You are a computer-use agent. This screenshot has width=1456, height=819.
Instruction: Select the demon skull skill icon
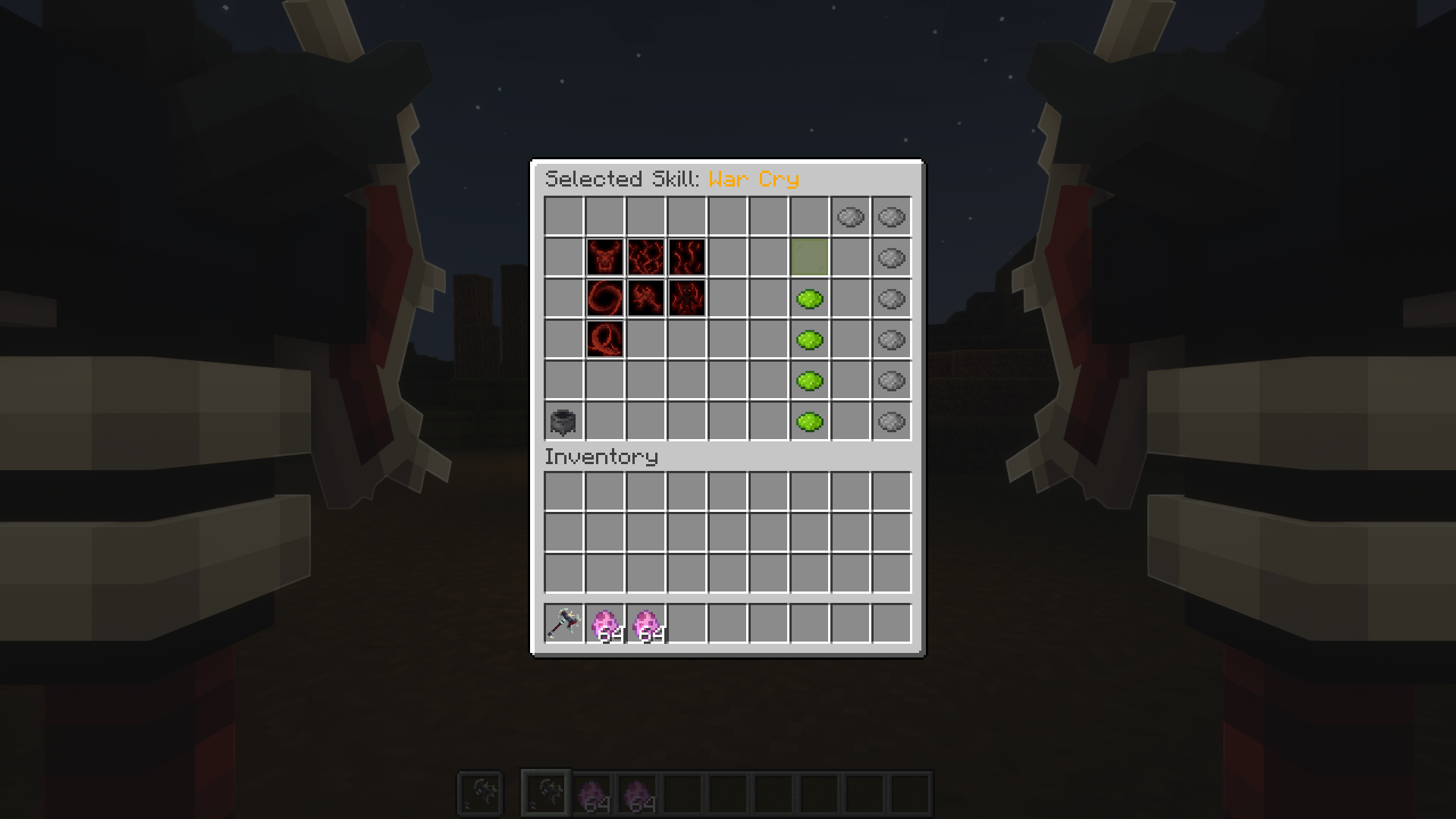pyautogui.click(x=604, y=257)
